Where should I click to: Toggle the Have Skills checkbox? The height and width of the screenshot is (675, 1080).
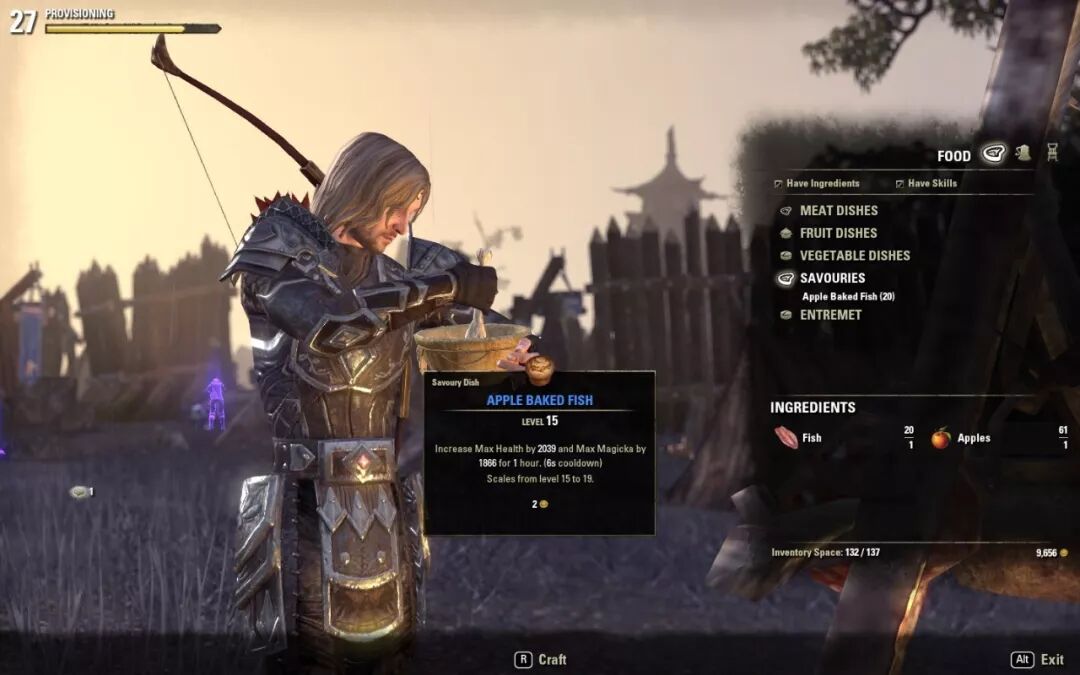pyautogui.click(x=900, y=184)
